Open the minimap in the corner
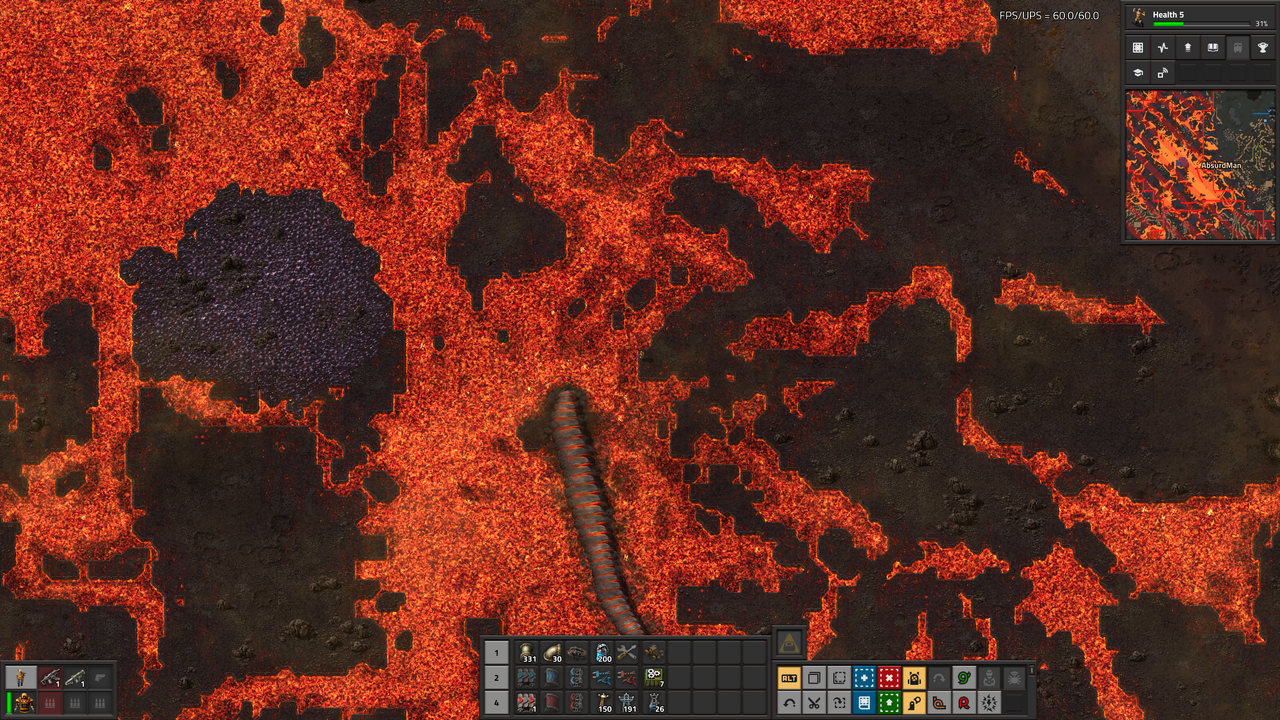 pyautogui.click(x=1200, y=165)
